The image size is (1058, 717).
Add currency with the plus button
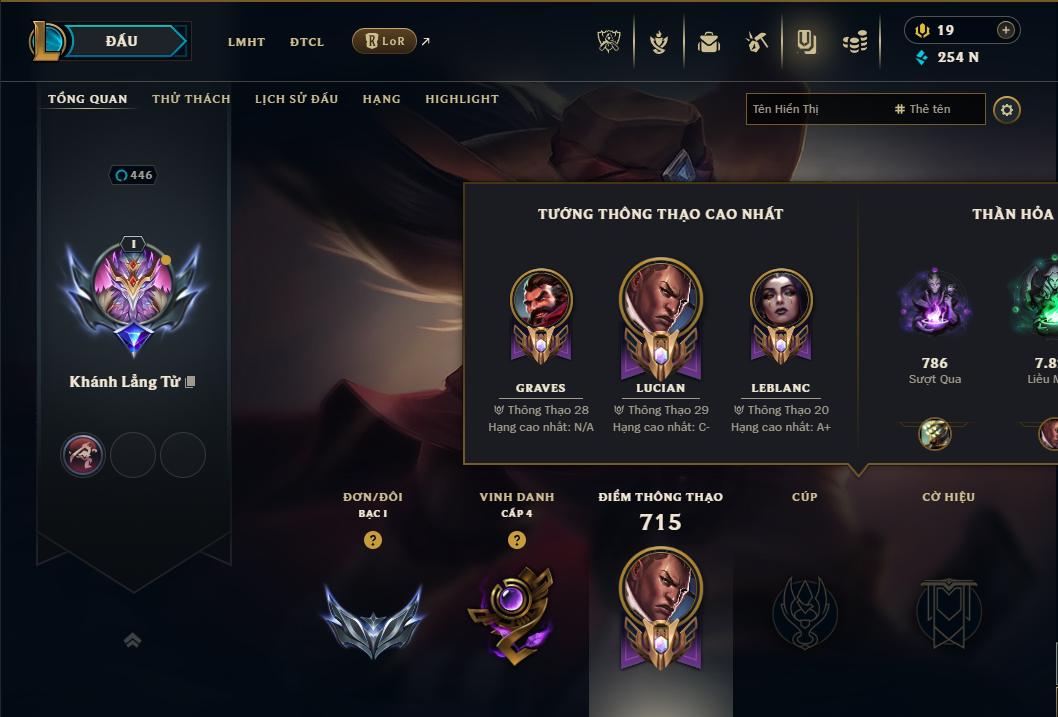pos(1006,30)
